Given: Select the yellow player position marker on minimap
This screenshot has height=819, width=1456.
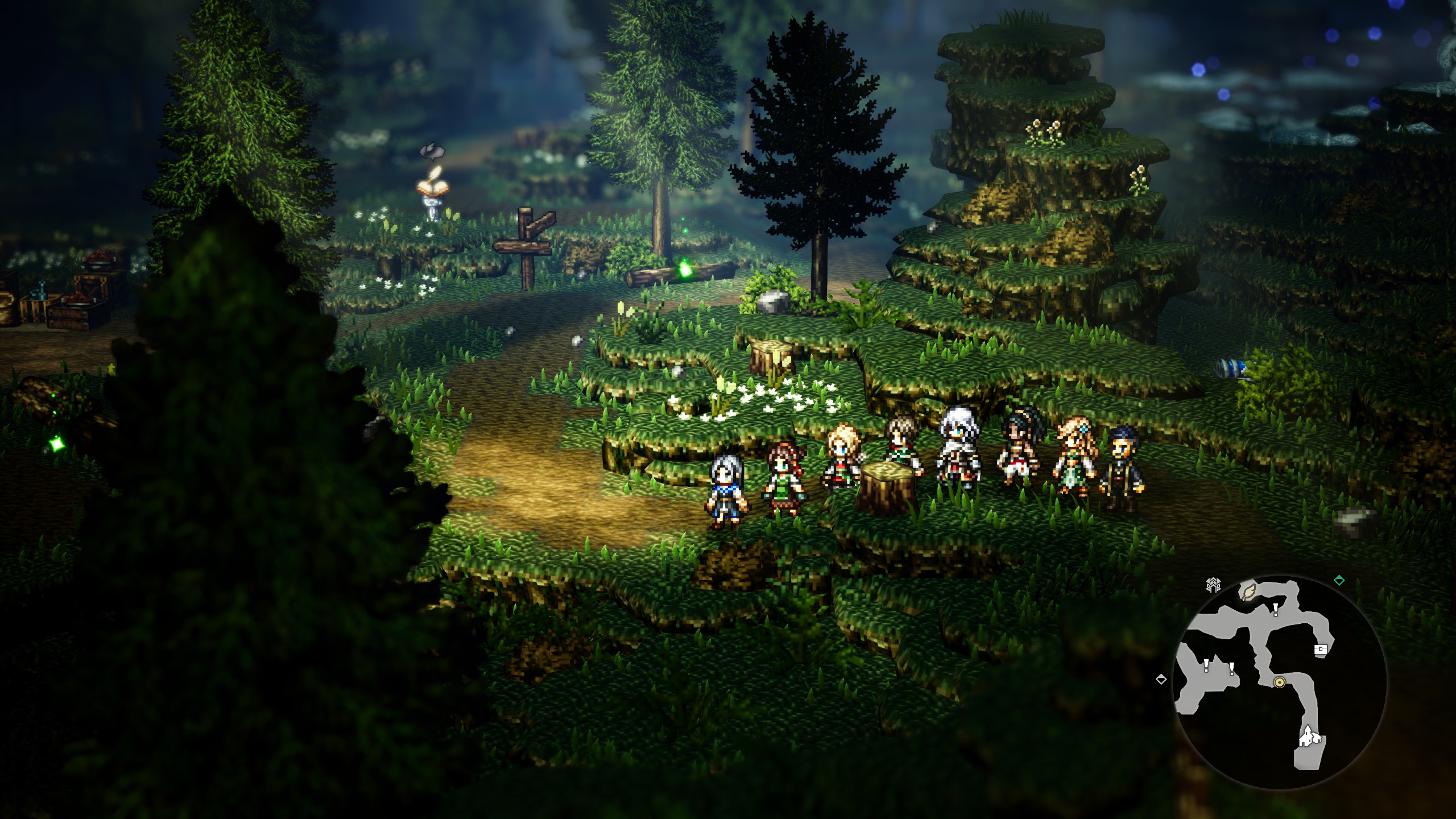Looking at the screenshot, I should (1280, 682).
